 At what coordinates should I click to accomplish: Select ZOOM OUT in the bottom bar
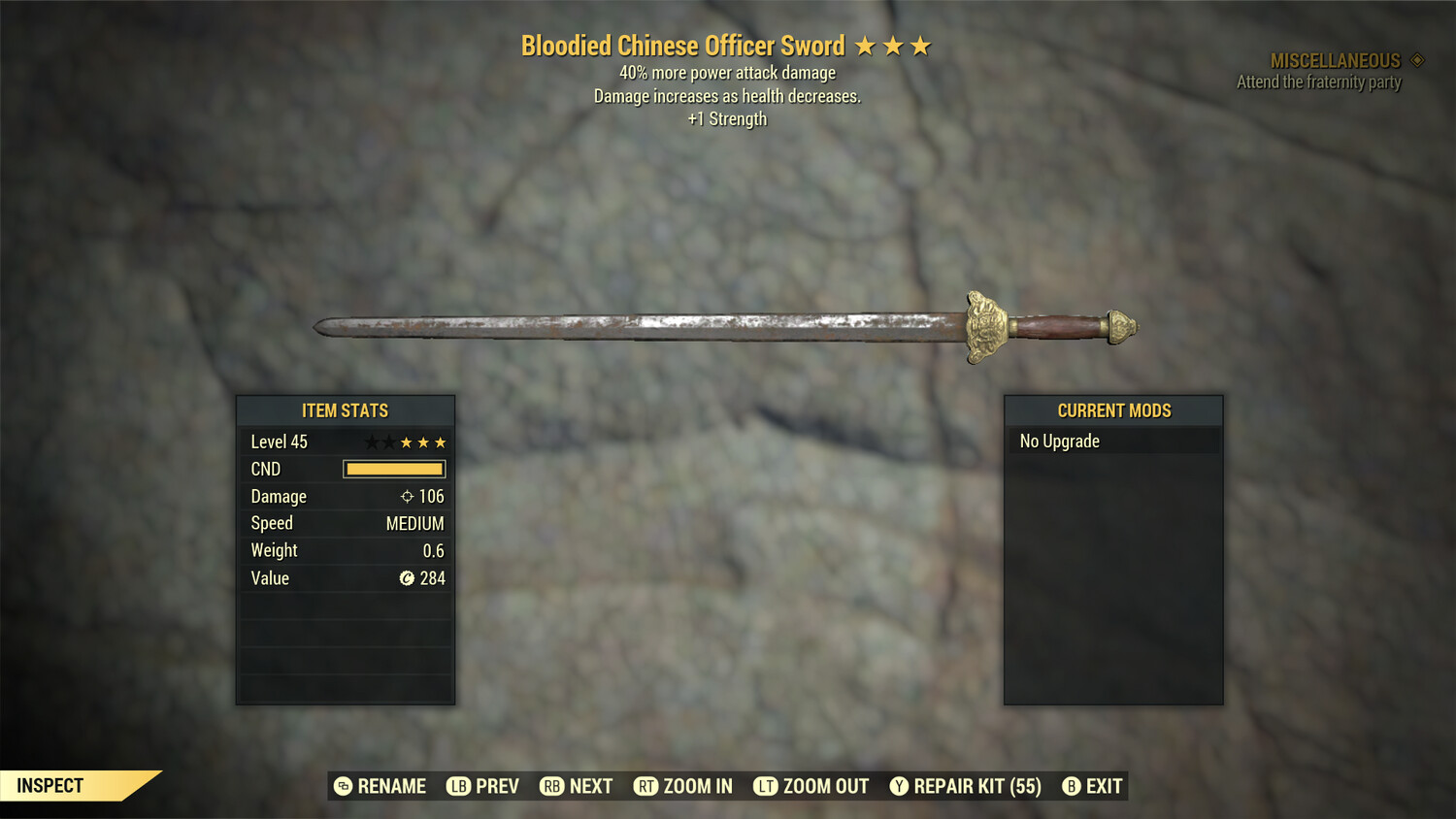[811, 786]
